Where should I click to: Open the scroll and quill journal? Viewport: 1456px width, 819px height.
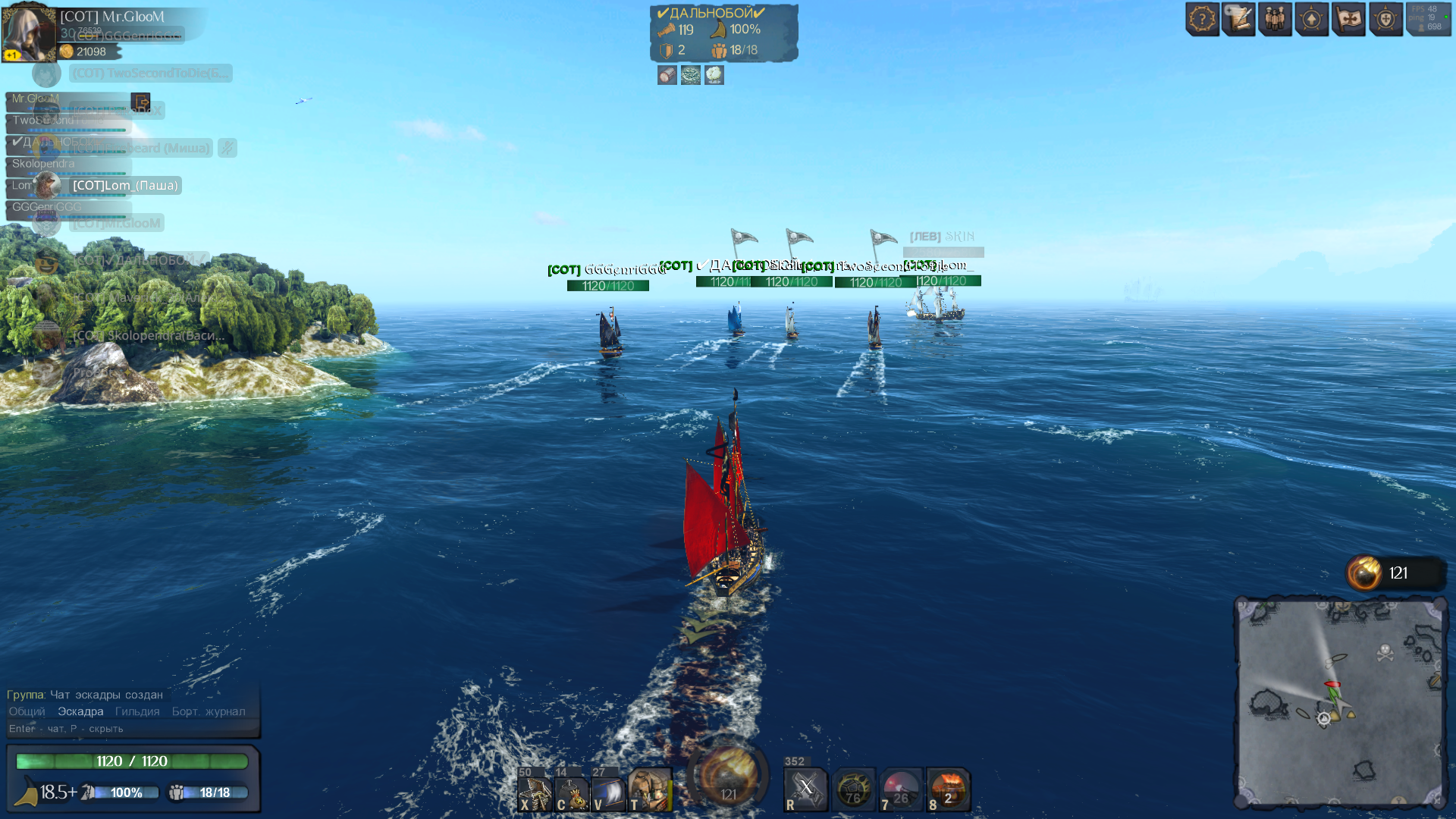pos(1239,19)
